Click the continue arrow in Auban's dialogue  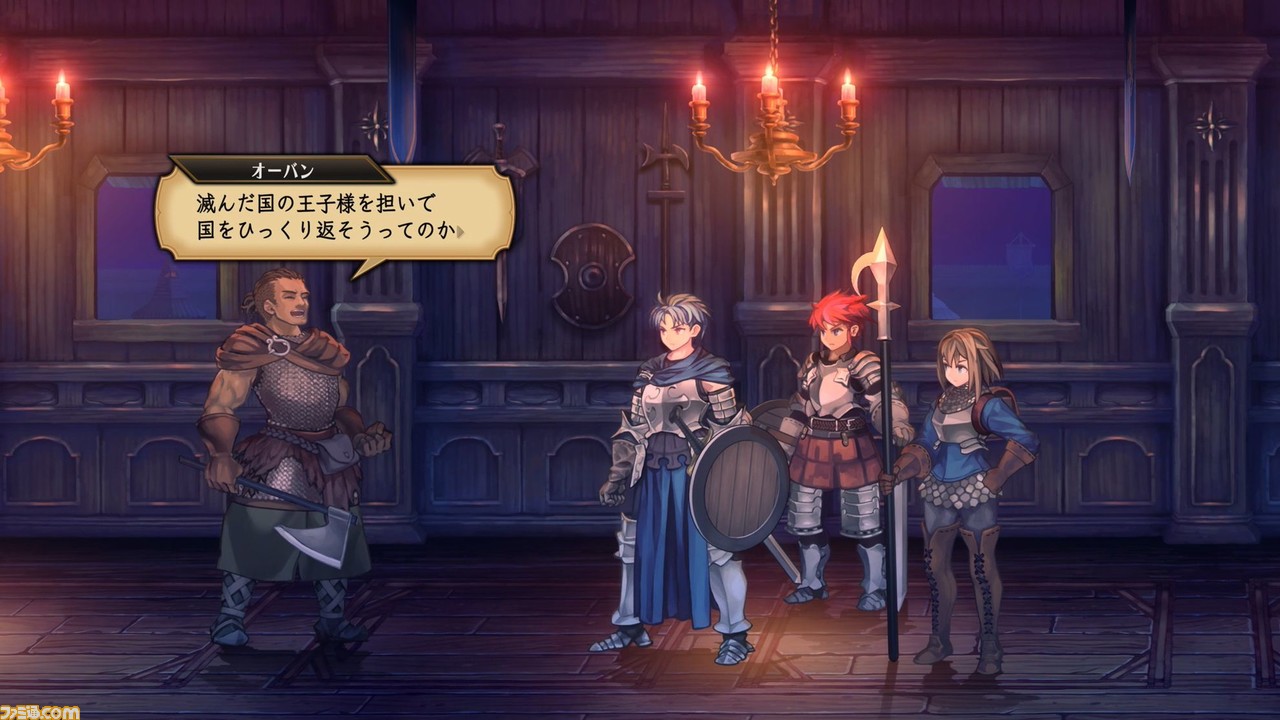click(x=461, y=233)
